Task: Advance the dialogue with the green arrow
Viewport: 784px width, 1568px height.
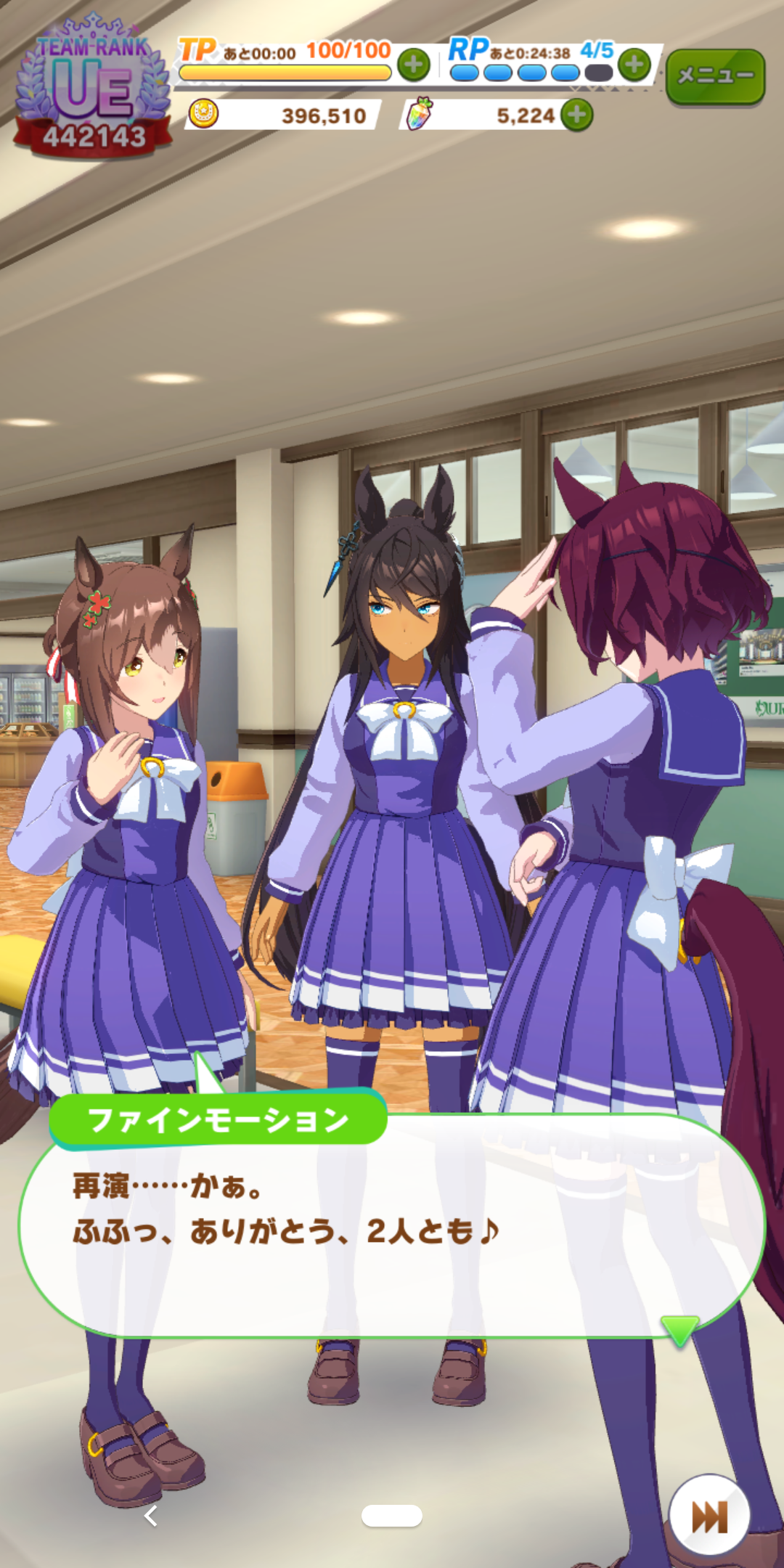Action: 679,1330
